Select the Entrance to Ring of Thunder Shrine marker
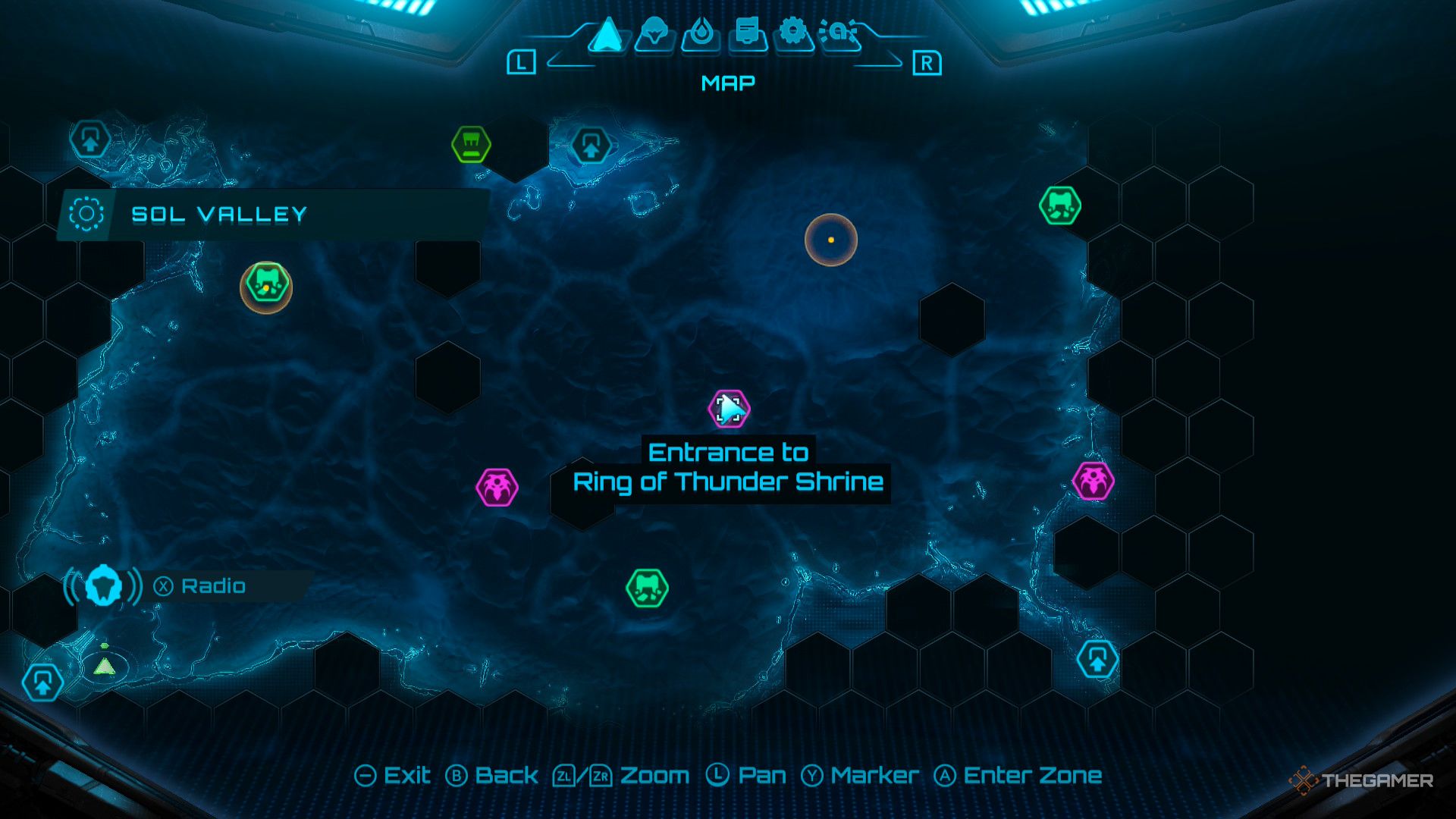The width and height of the screenshot is (1456, 819). 728,409
